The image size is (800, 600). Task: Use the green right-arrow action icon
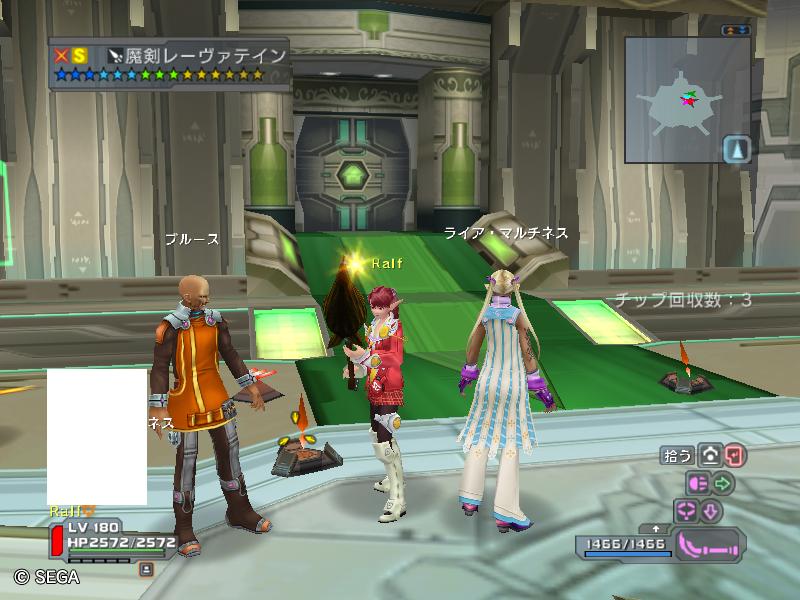coord(723,484)
